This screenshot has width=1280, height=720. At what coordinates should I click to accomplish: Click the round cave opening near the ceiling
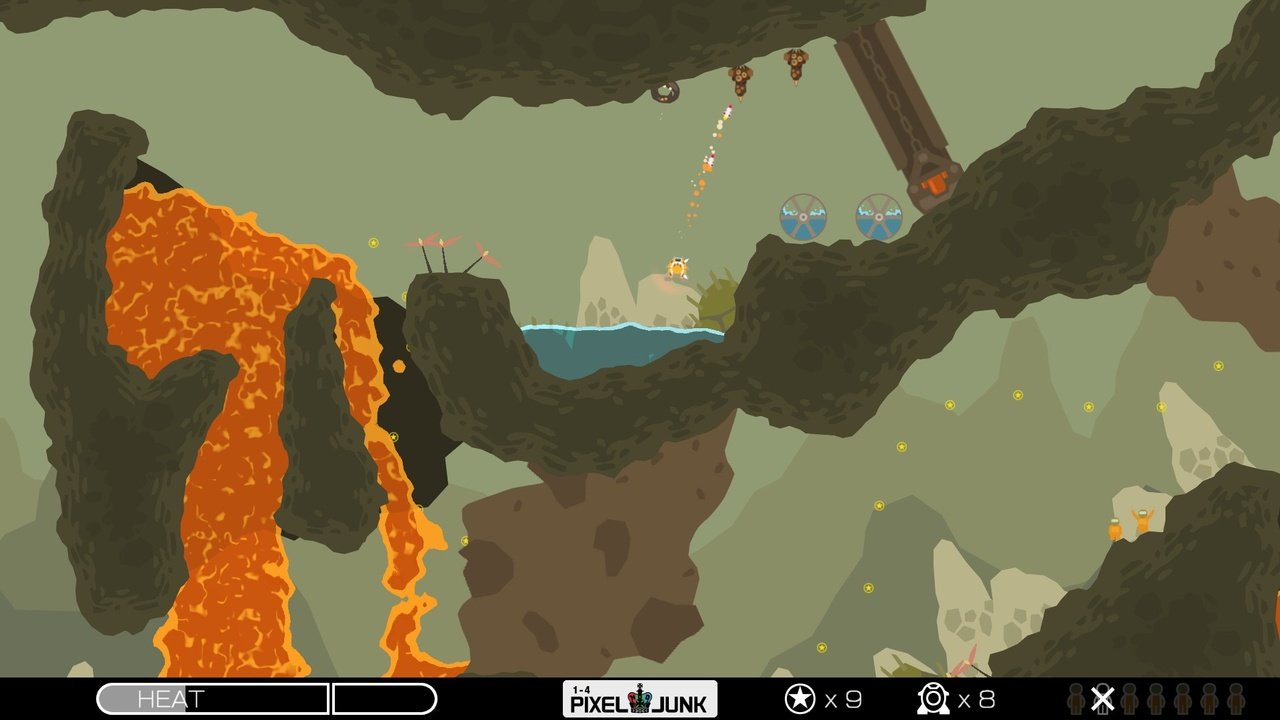(666, 91)
